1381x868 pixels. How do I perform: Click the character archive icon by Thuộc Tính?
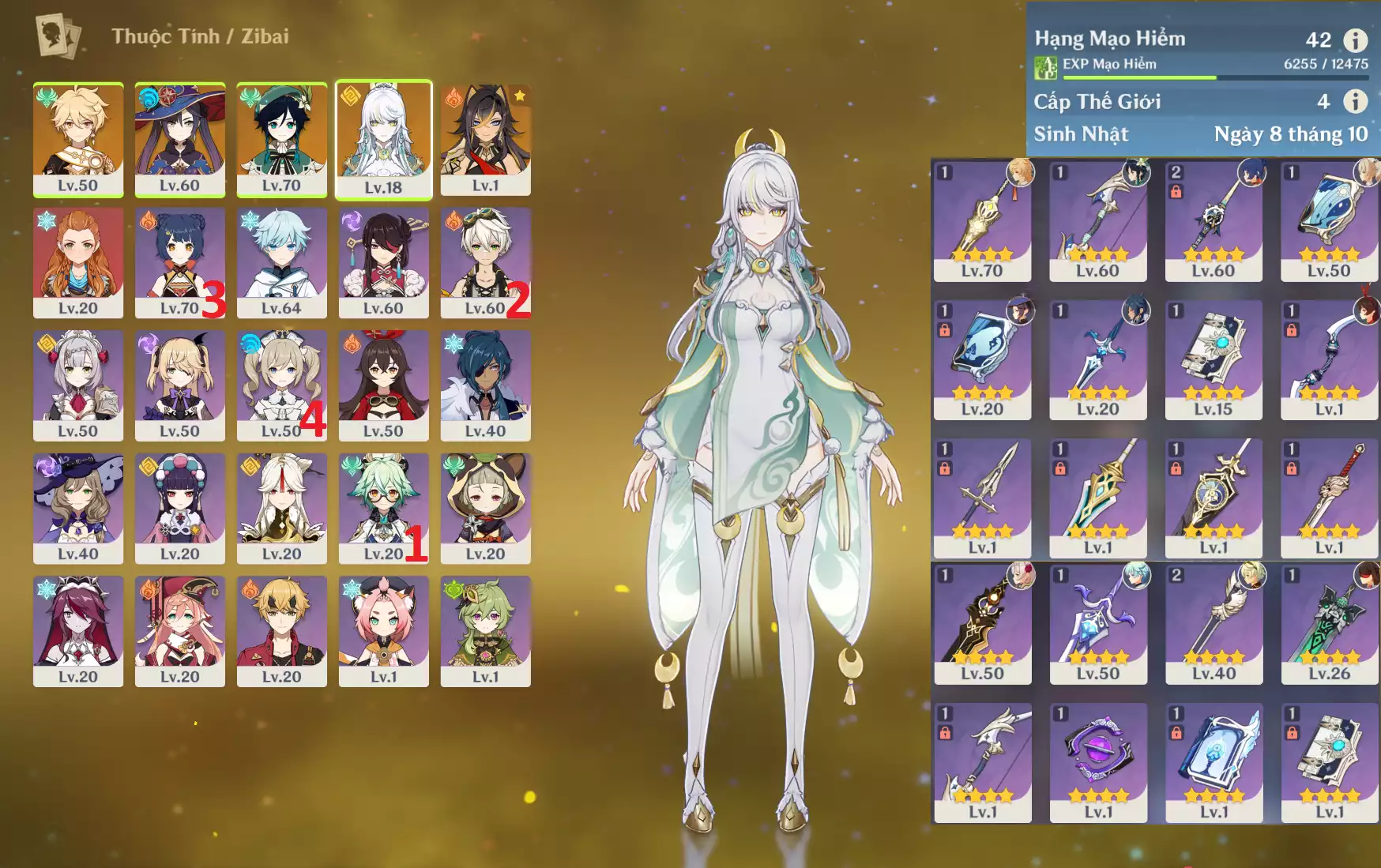(x=58, y=36)
